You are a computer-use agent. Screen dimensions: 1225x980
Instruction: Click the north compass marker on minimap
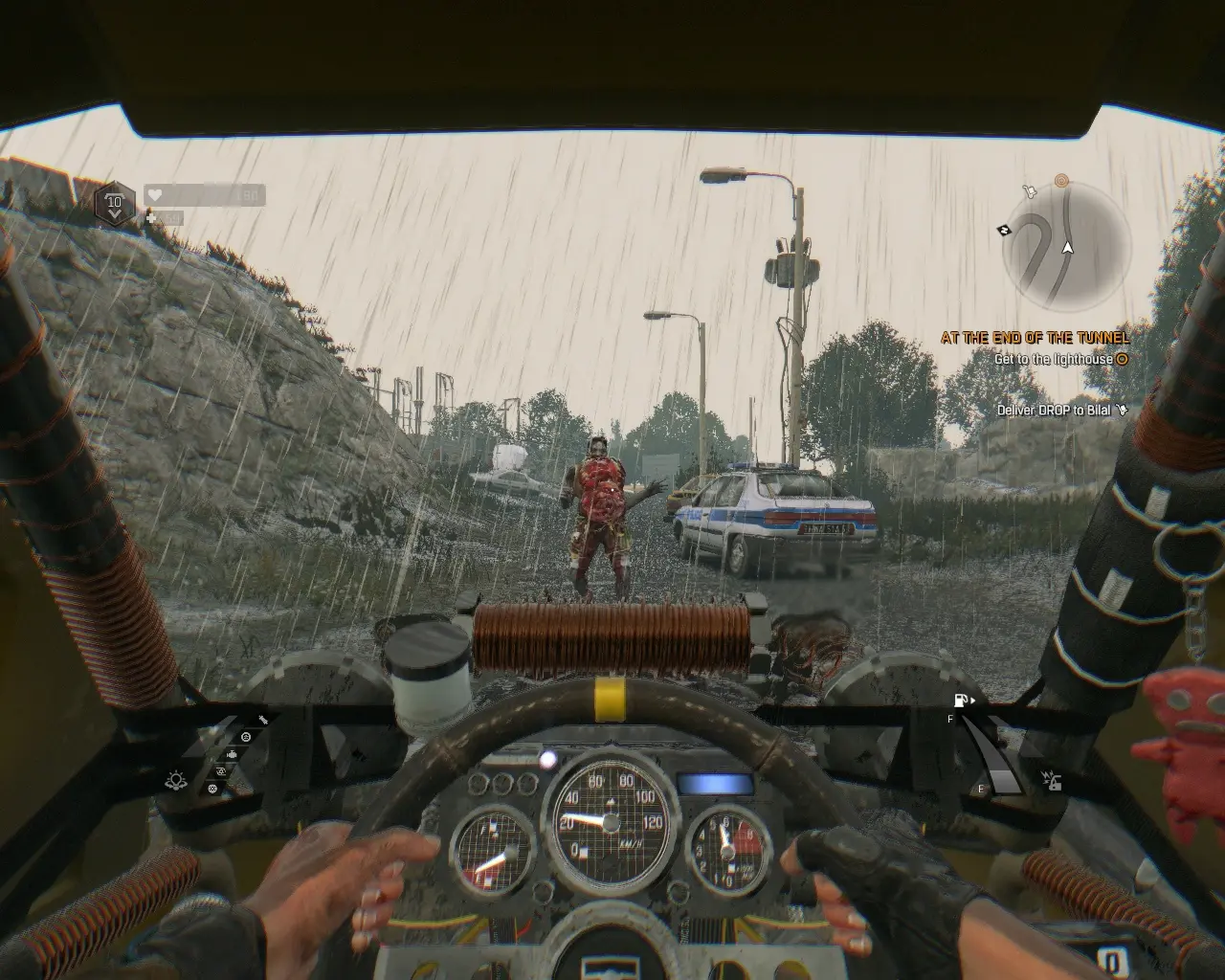(1004, 230)
